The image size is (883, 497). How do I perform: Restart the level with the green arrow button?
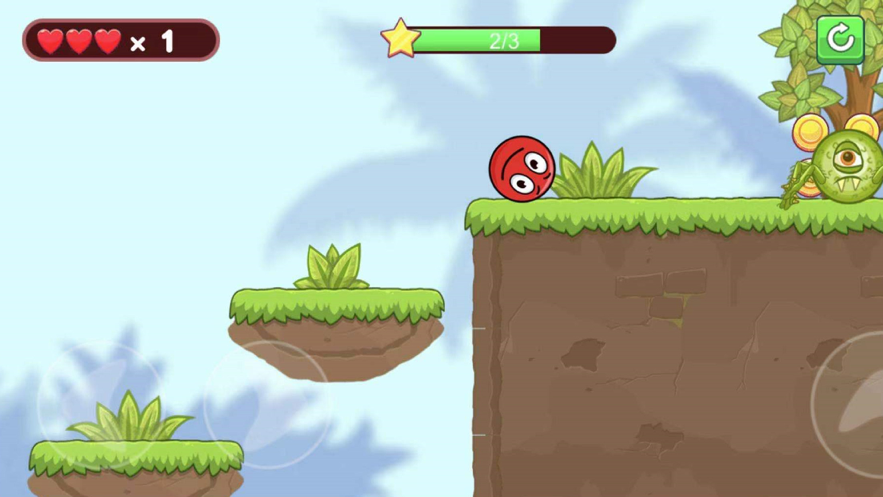point(840,40)
